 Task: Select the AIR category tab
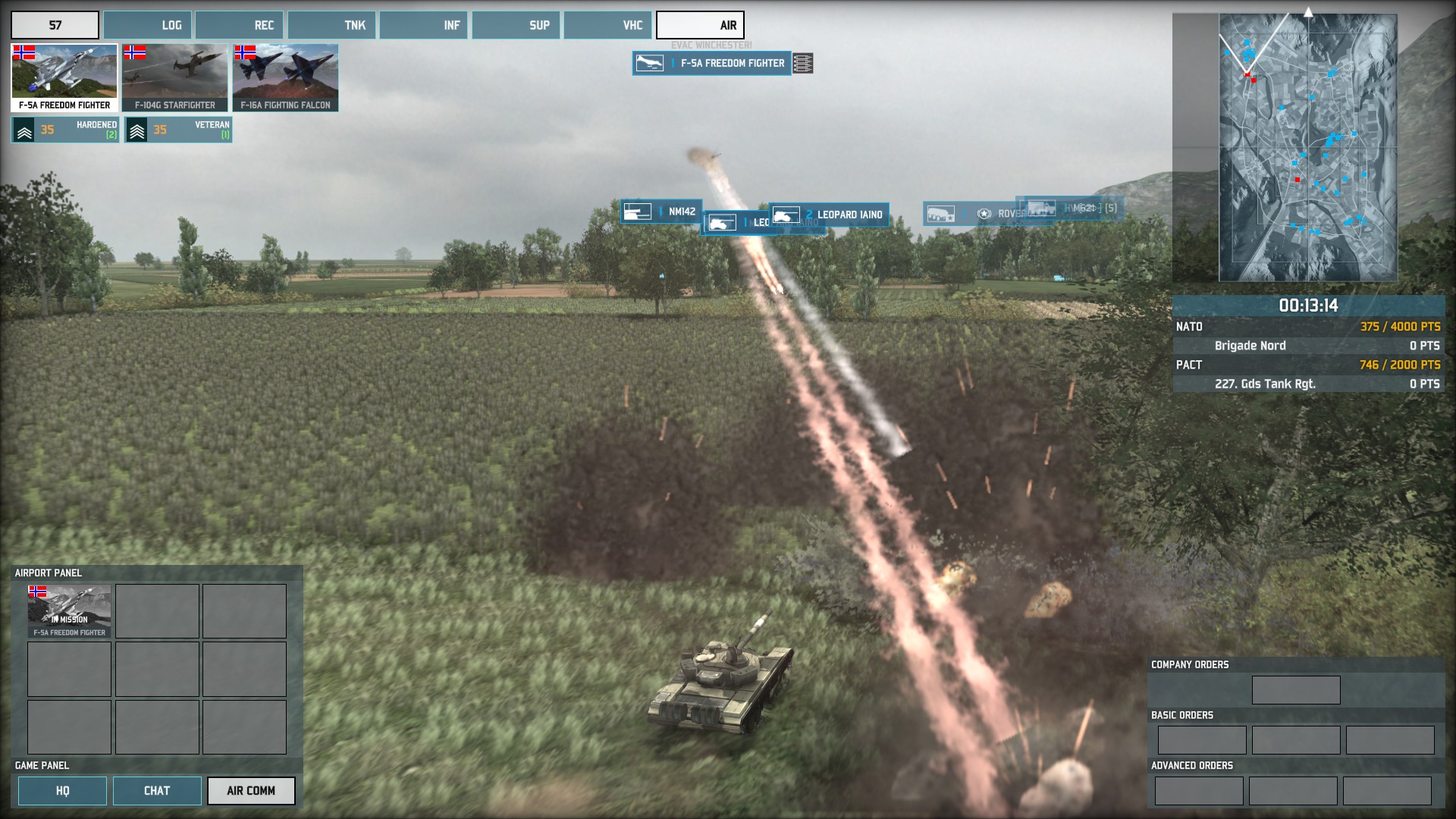[x=700, y=25]
